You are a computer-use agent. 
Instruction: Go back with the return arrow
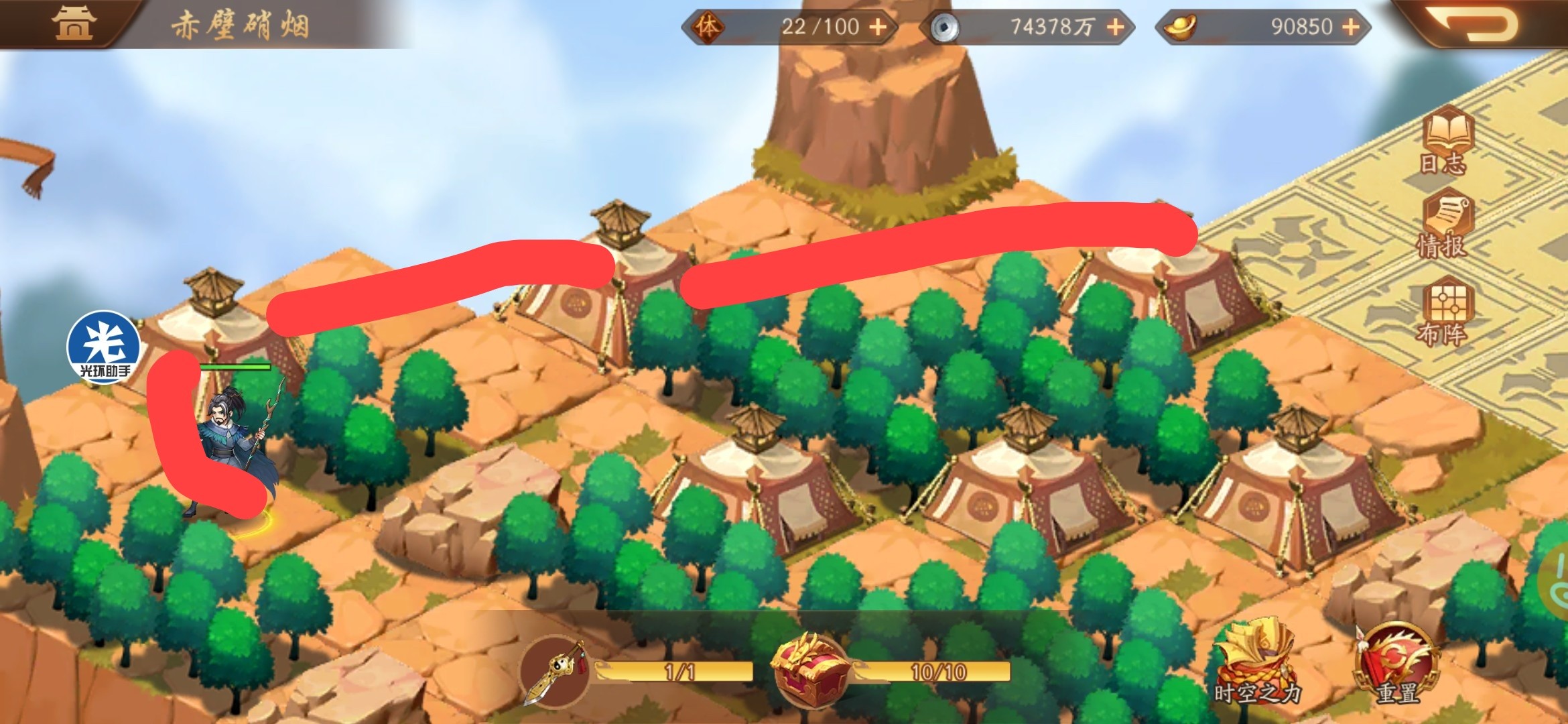pyautogui.click(x=1478, y=23)
